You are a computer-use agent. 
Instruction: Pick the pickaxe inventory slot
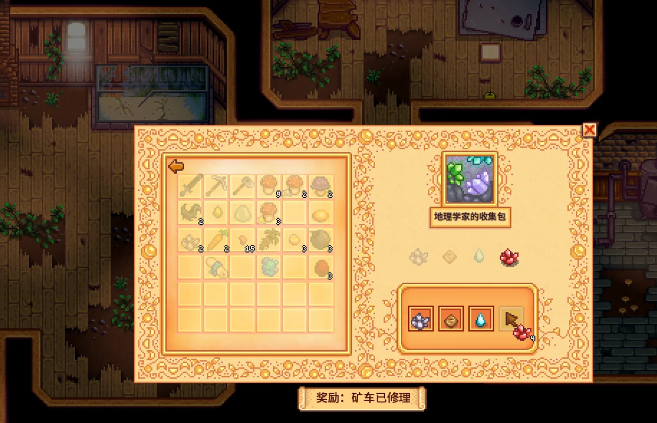coord(217,186)
